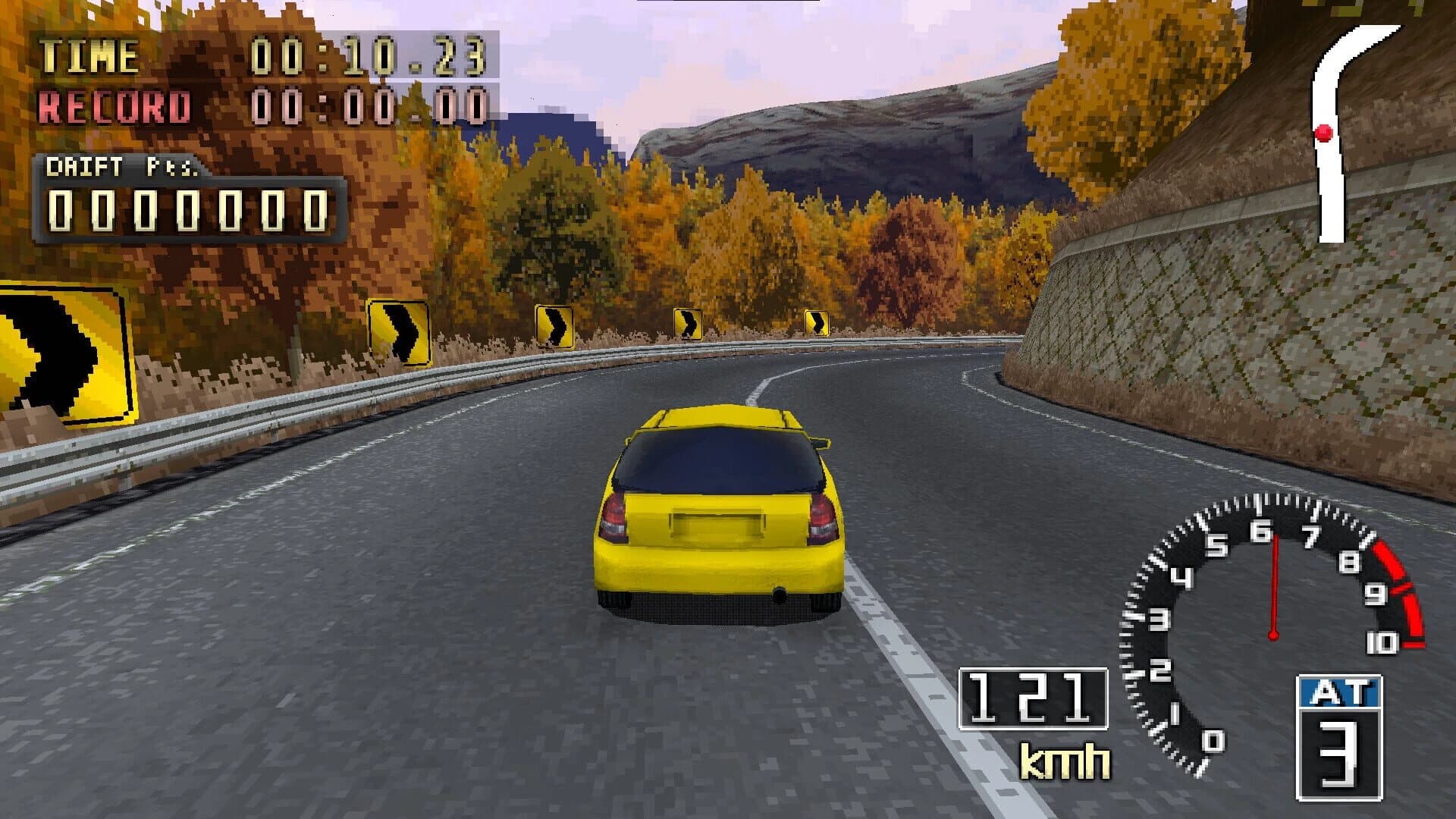Click the red position dot on the minimap
The width and height of the screenshot is (1456, 819).
[1324, 133]
